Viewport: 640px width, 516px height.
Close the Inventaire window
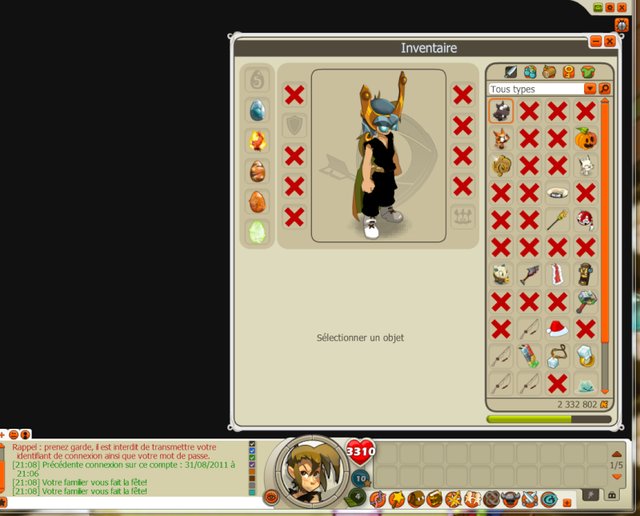point(609,42)
